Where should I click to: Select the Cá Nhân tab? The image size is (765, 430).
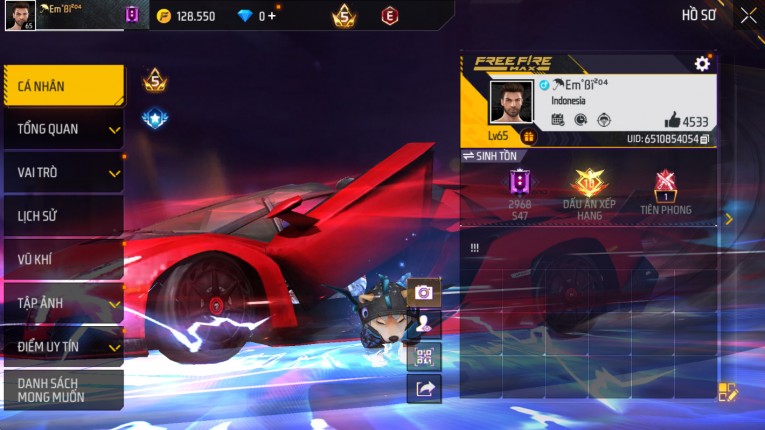64,86
